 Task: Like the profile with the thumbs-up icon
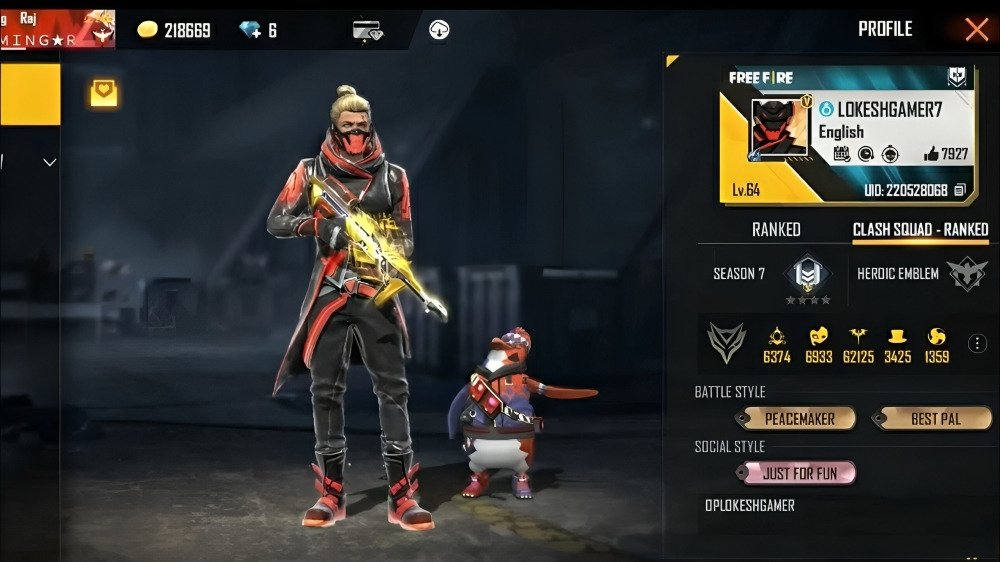click(x=932, y=154)
